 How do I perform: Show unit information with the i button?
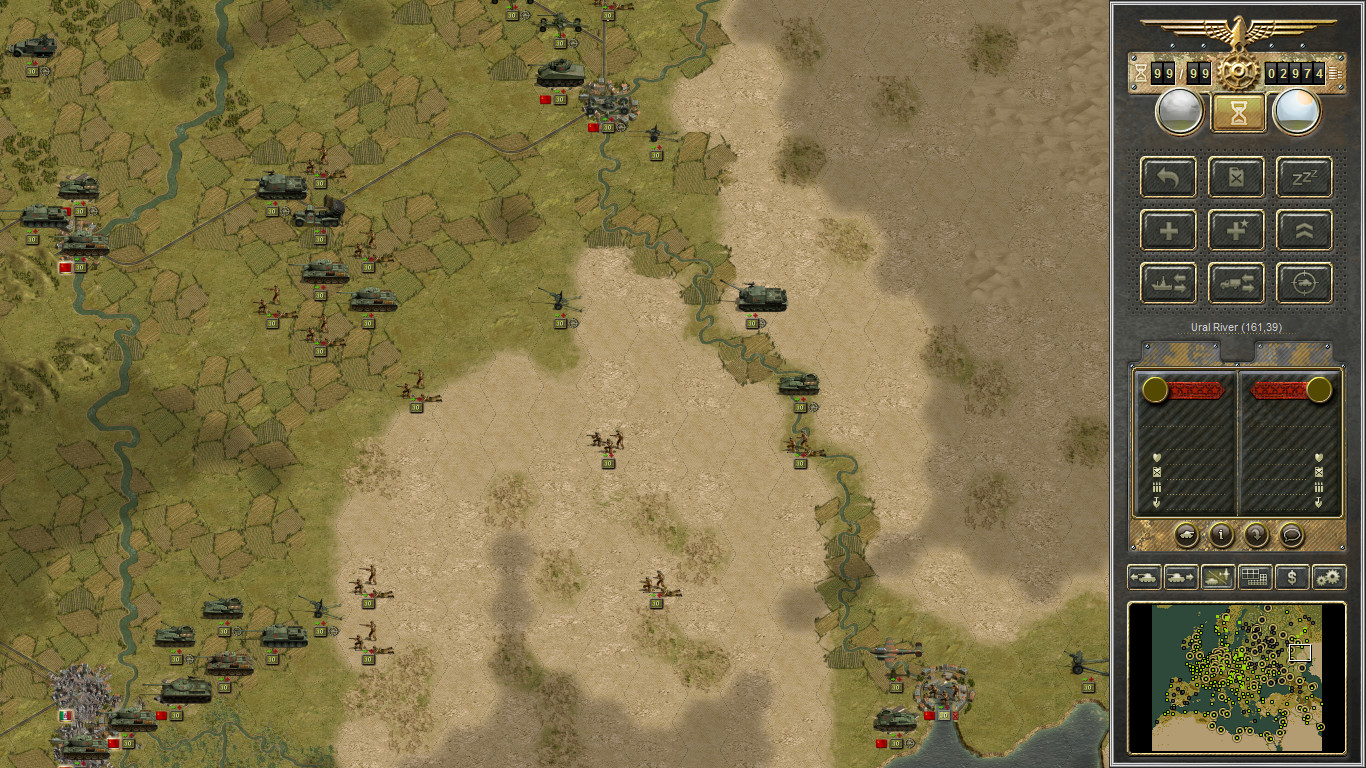click(x=1221, y=535)
